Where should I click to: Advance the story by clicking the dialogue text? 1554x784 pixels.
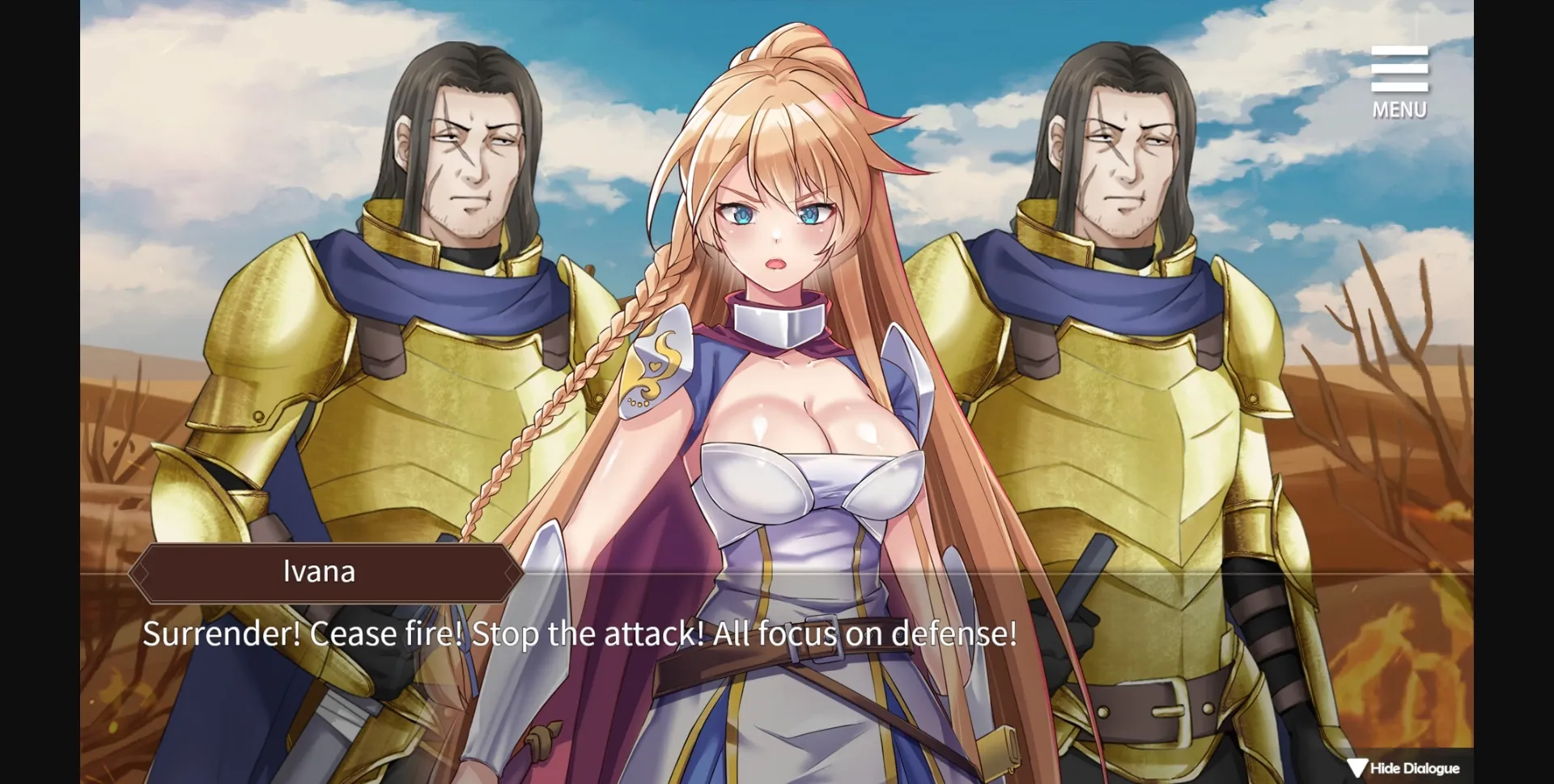tap(579, 634)
